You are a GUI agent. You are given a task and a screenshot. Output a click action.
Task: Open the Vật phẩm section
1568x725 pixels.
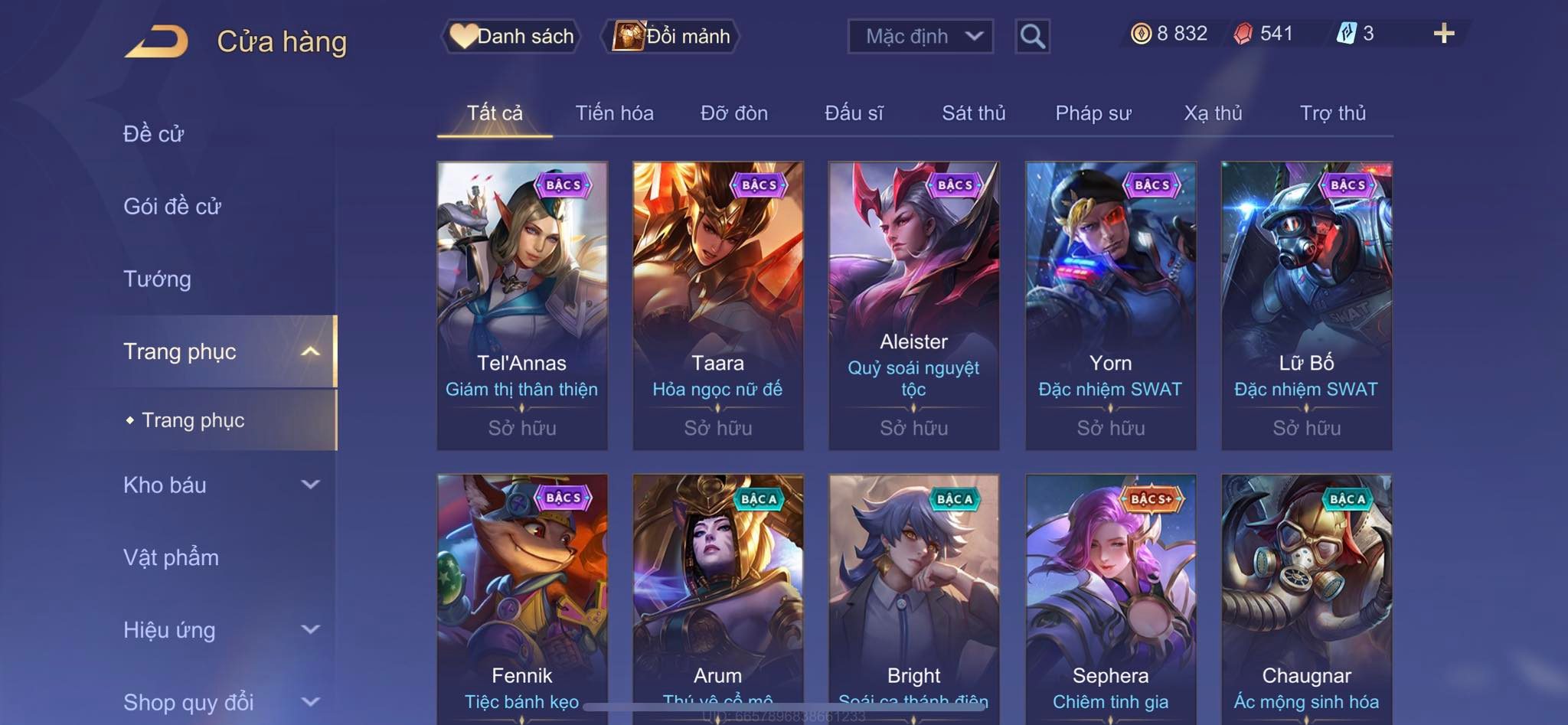[x=171, y=557]
